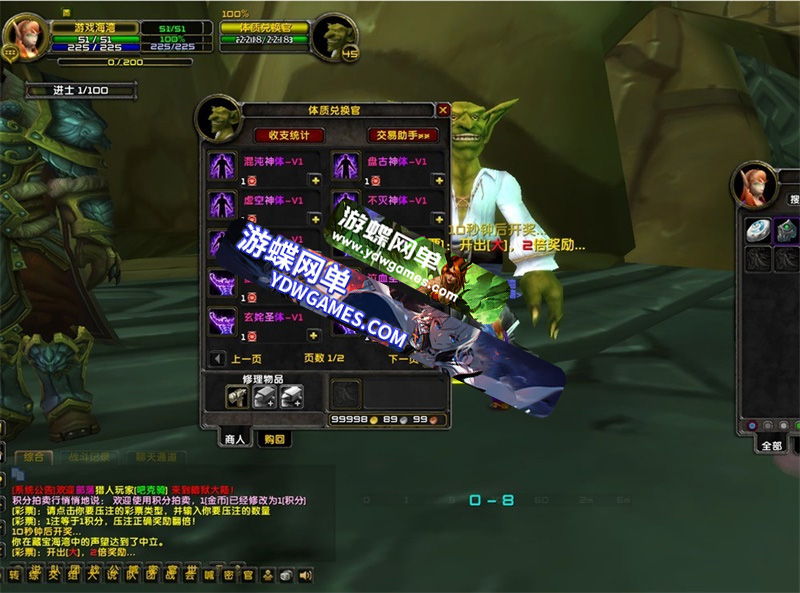This screenshot has width=800, height=593.
Task: Click the plus button beside 盘古神体-V1
Action: (438, 180)
